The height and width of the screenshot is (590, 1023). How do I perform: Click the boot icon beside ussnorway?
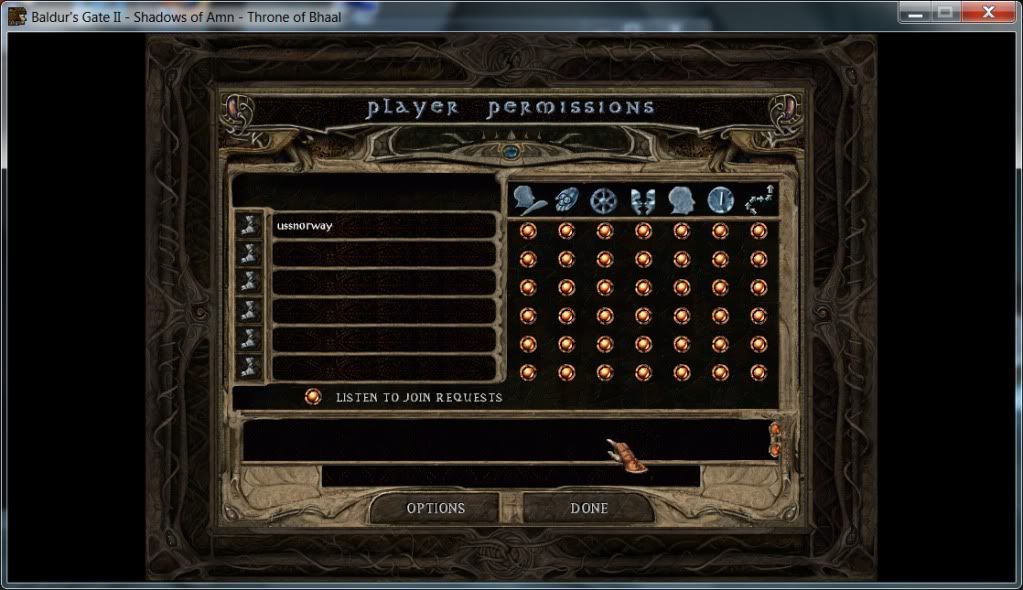tap(250, 226)
